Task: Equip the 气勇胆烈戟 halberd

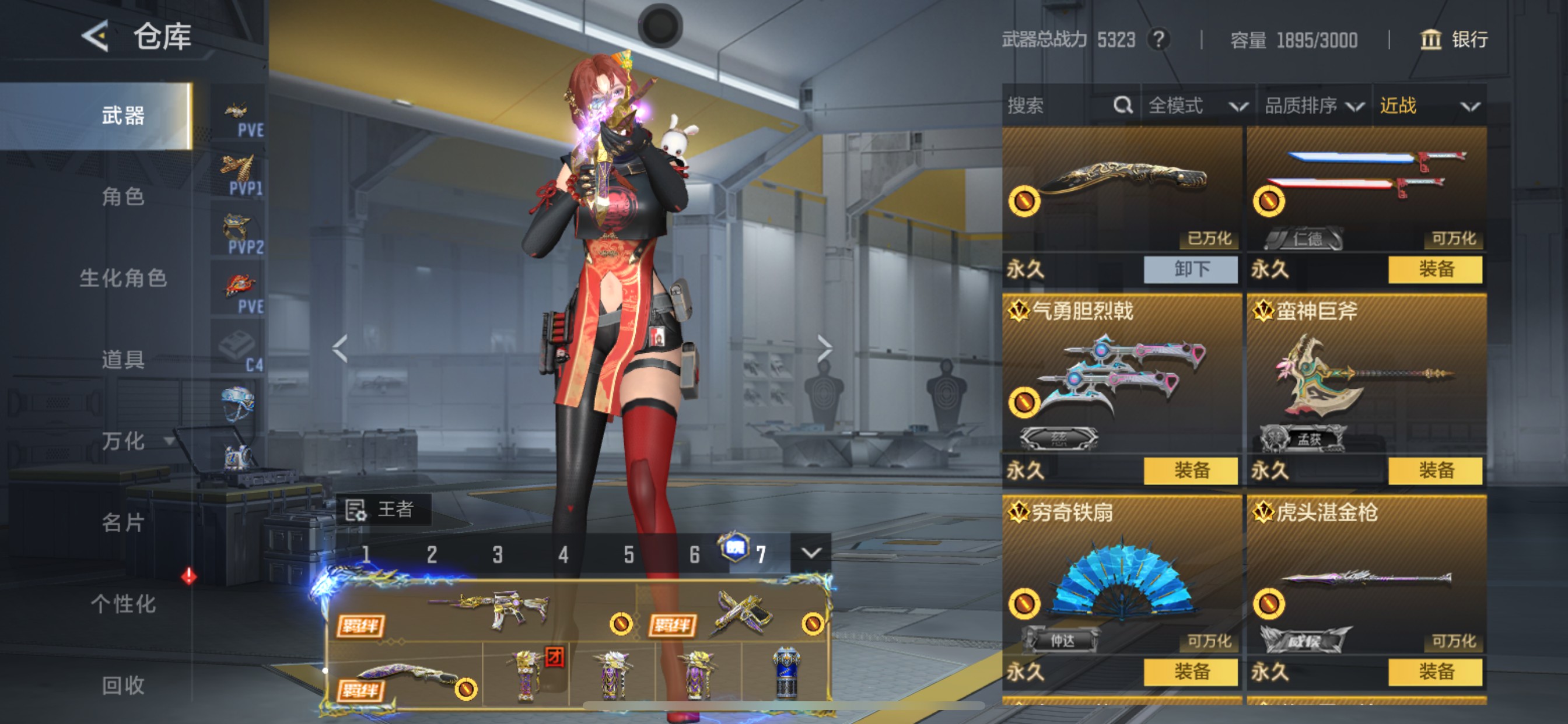Action: pos(1191,470)
